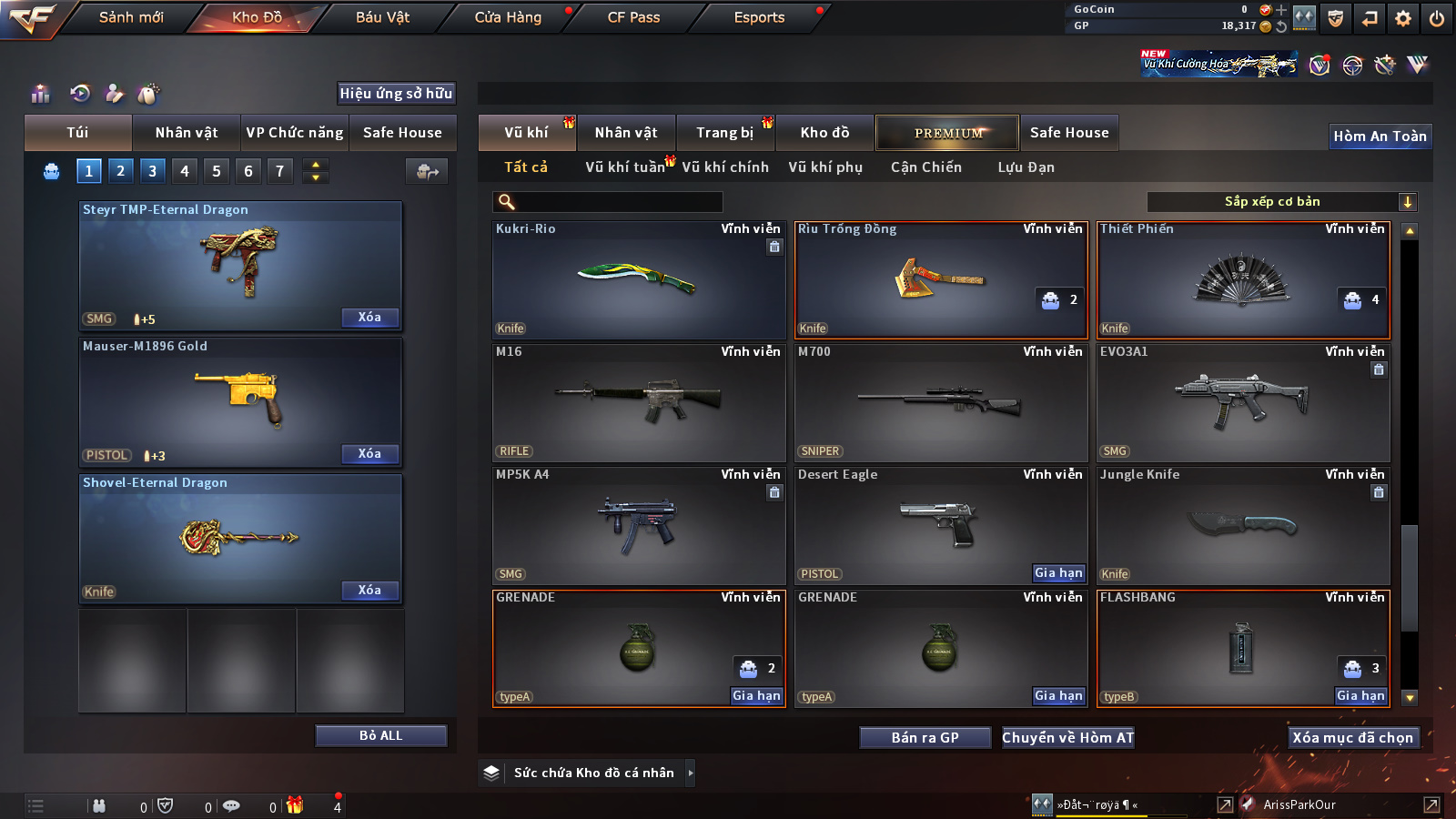The height and width of the screenshot is (819, 1456).
Task: Choose bag number 3
Action: 152,171
